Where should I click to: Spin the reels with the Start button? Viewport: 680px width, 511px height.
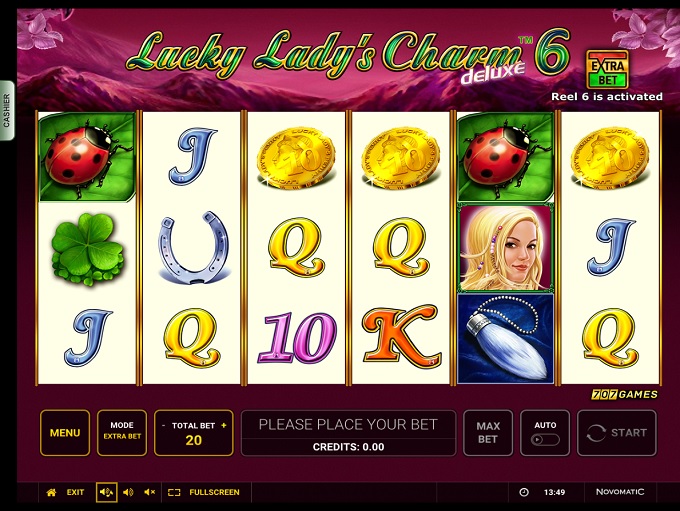[x=617, y=433]
